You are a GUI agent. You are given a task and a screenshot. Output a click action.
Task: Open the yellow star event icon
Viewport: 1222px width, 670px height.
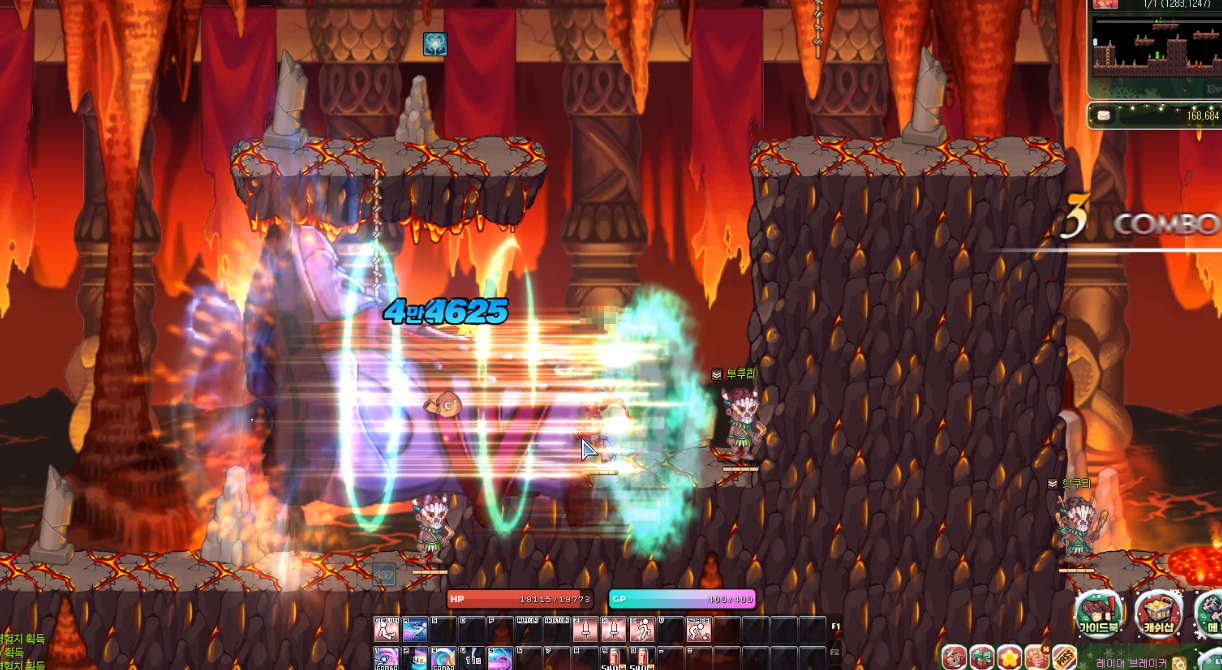click(x=1009, y=658)
